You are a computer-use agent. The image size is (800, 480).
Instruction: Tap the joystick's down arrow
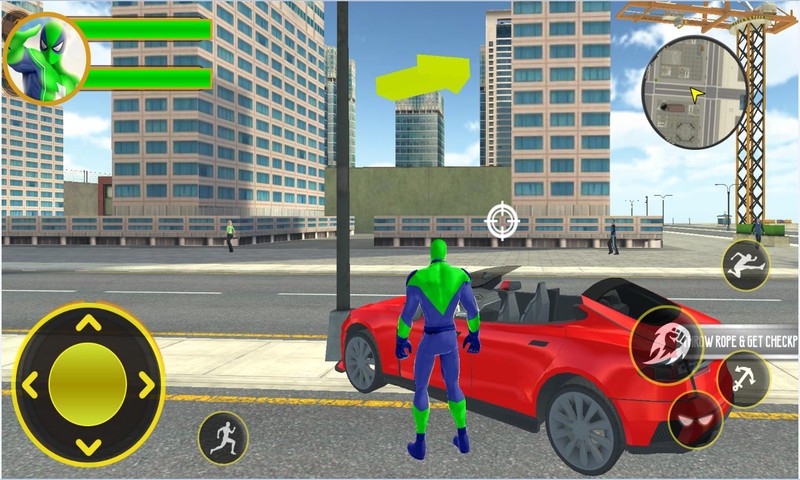point(88,446)
